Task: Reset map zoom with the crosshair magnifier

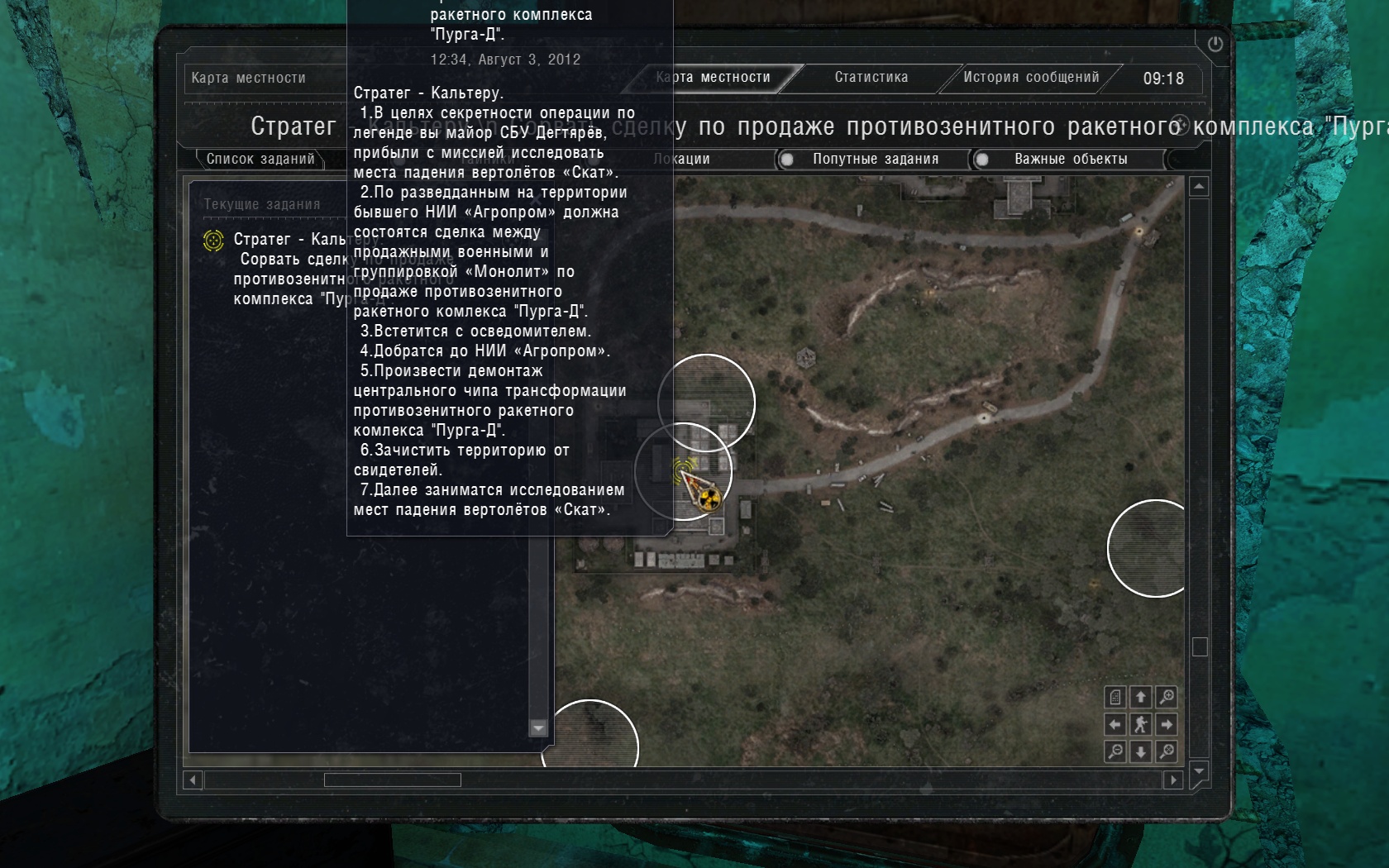Action: click(1167, 751)
